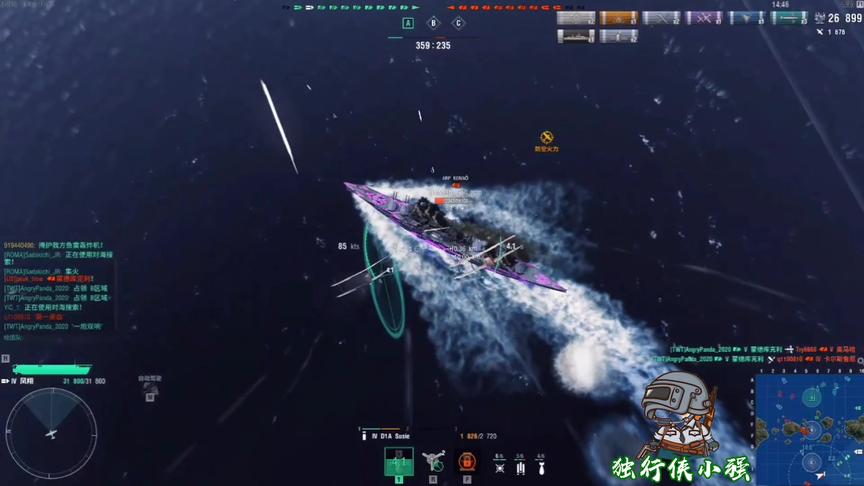Click the orange padlock recall icon
This screenshot has width=864, height=486.
pyautogui.click(x=466, y=462)
